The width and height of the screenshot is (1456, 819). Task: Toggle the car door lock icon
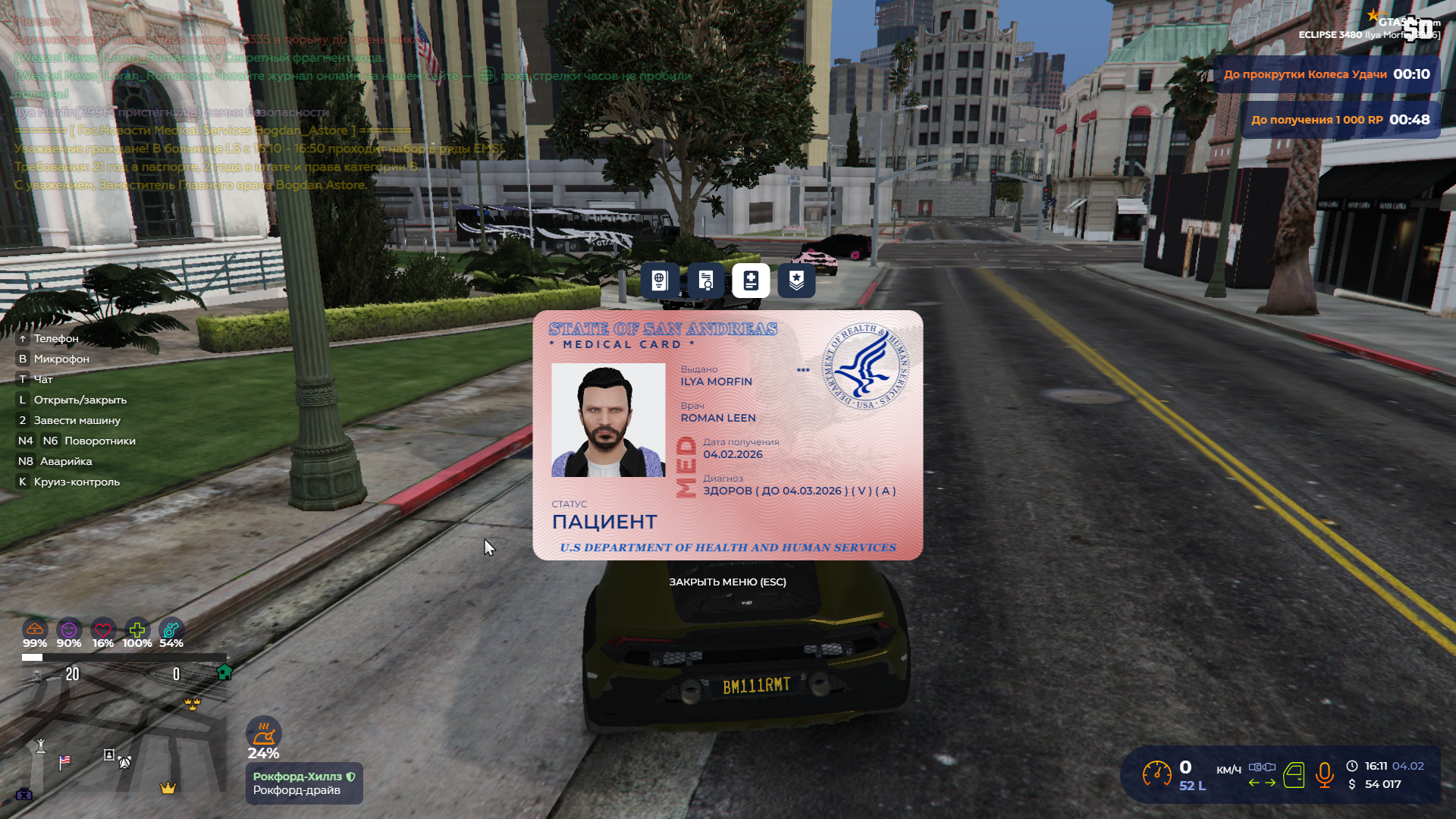click(x=1294, y=775)
